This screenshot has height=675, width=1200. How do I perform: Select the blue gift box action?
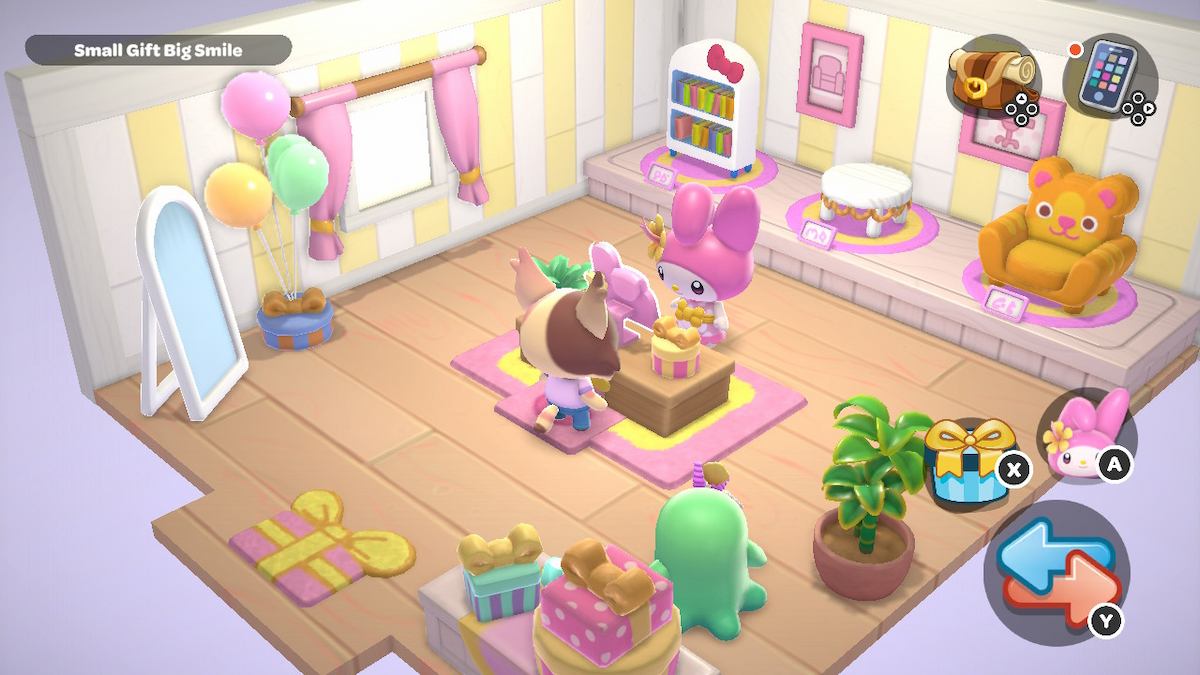(x=965, y=459)
